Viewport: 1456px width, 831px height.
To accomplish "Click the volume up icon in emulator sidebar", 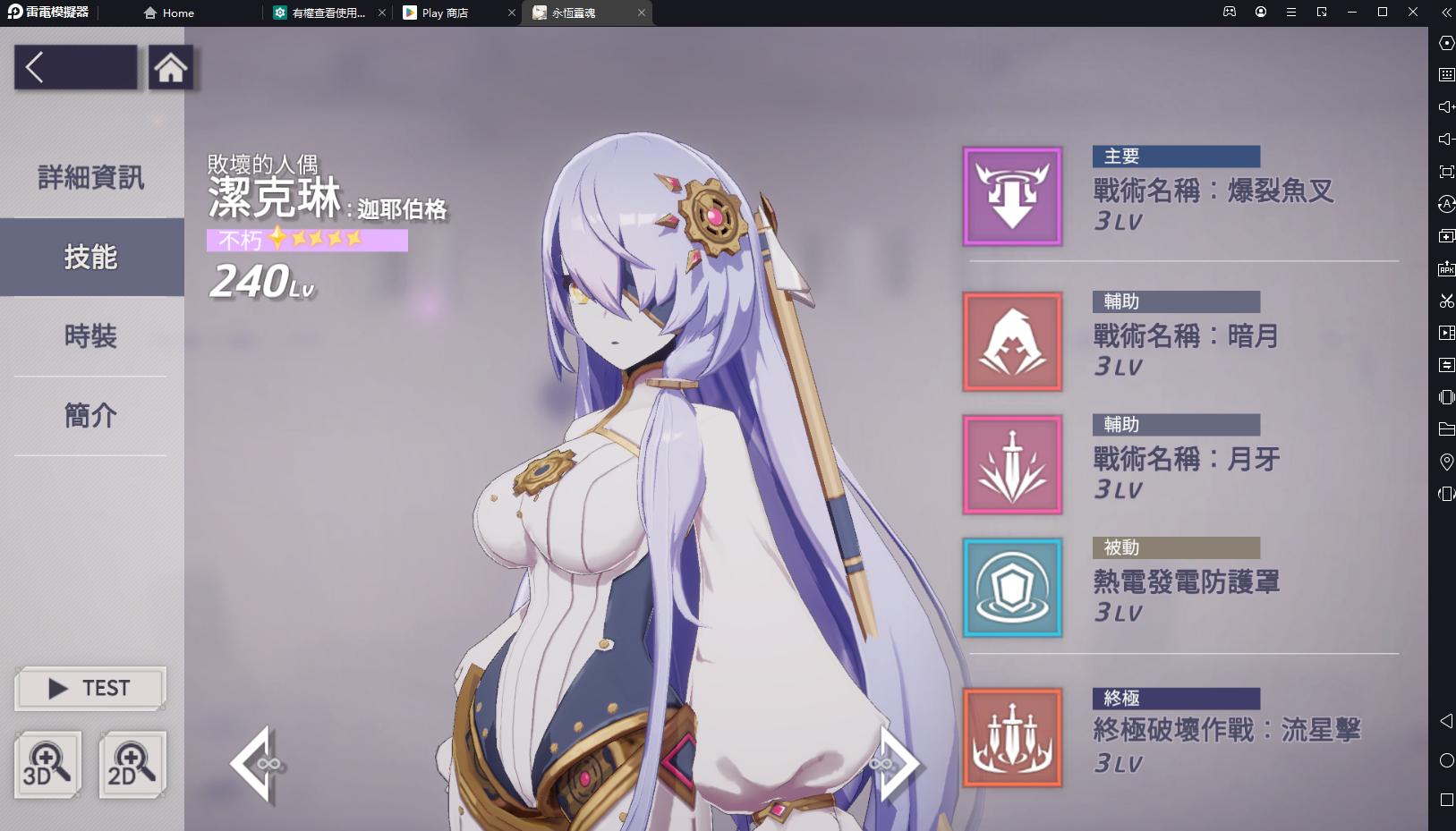I will 1447,107.
